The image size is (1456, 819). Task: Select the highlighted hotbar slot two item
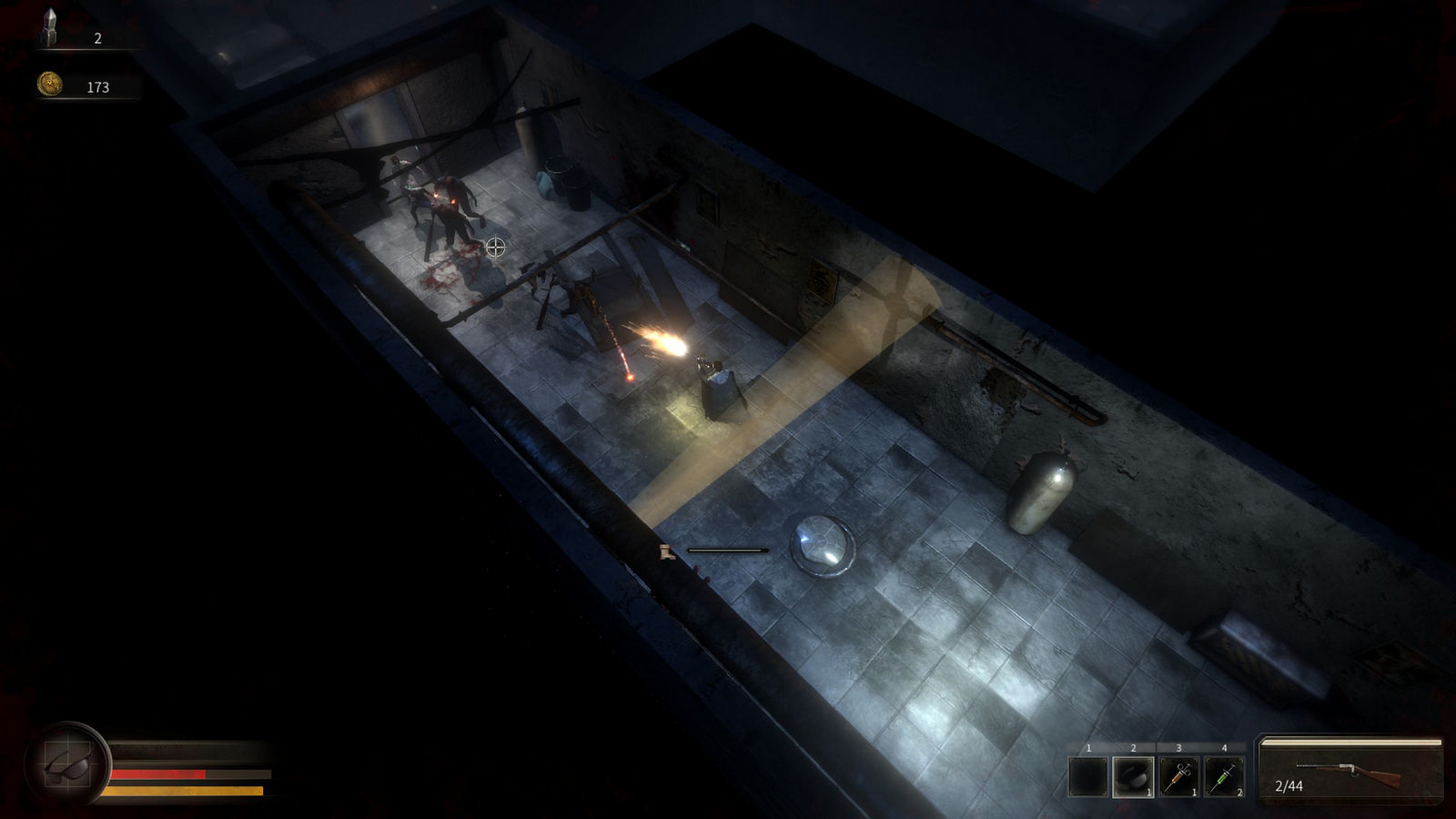click(1133, 777)
